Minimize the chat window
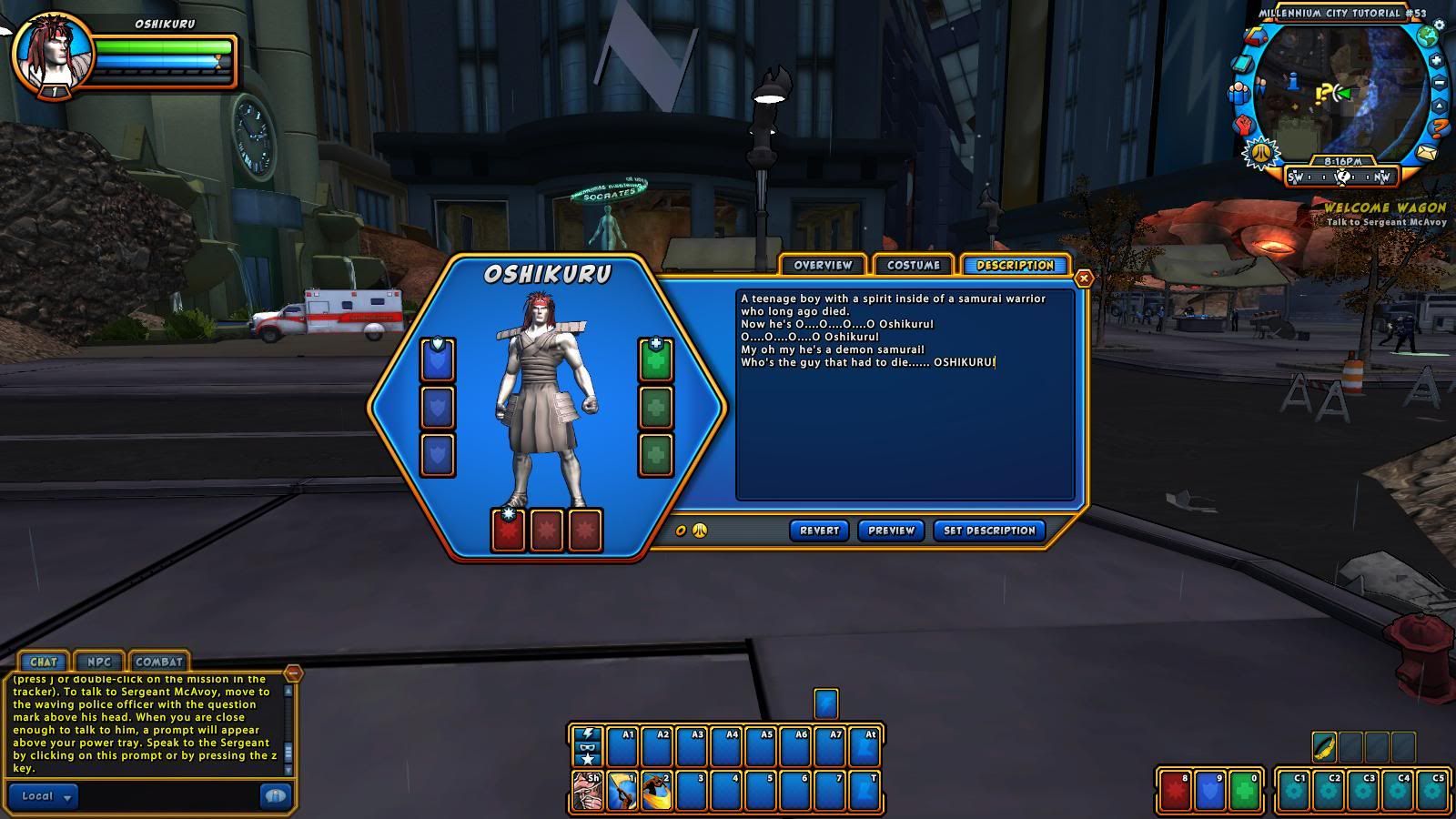1456x819 pixels. [x=293, y=673]
